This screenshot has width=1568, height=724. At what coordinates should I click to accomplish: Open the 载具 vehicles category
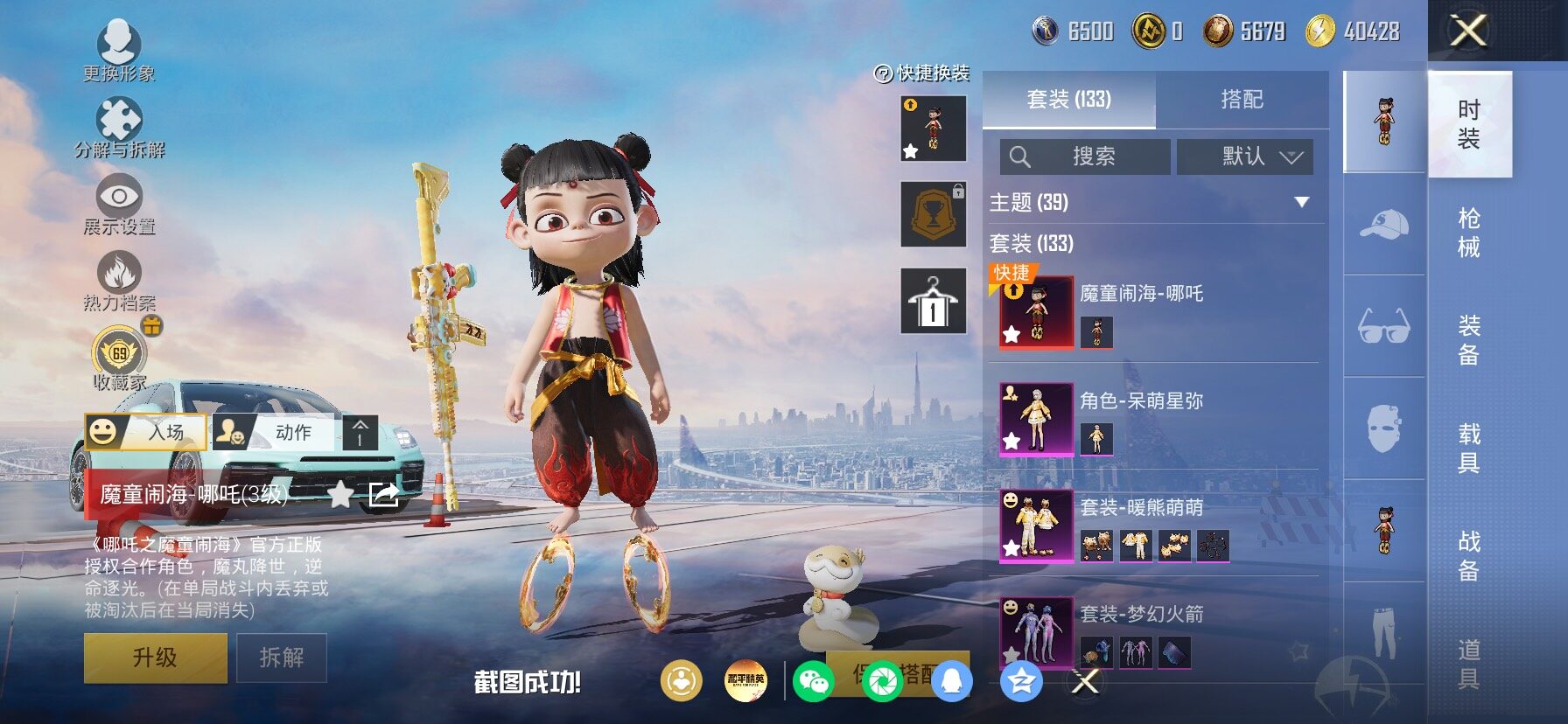click(1469, 448)
